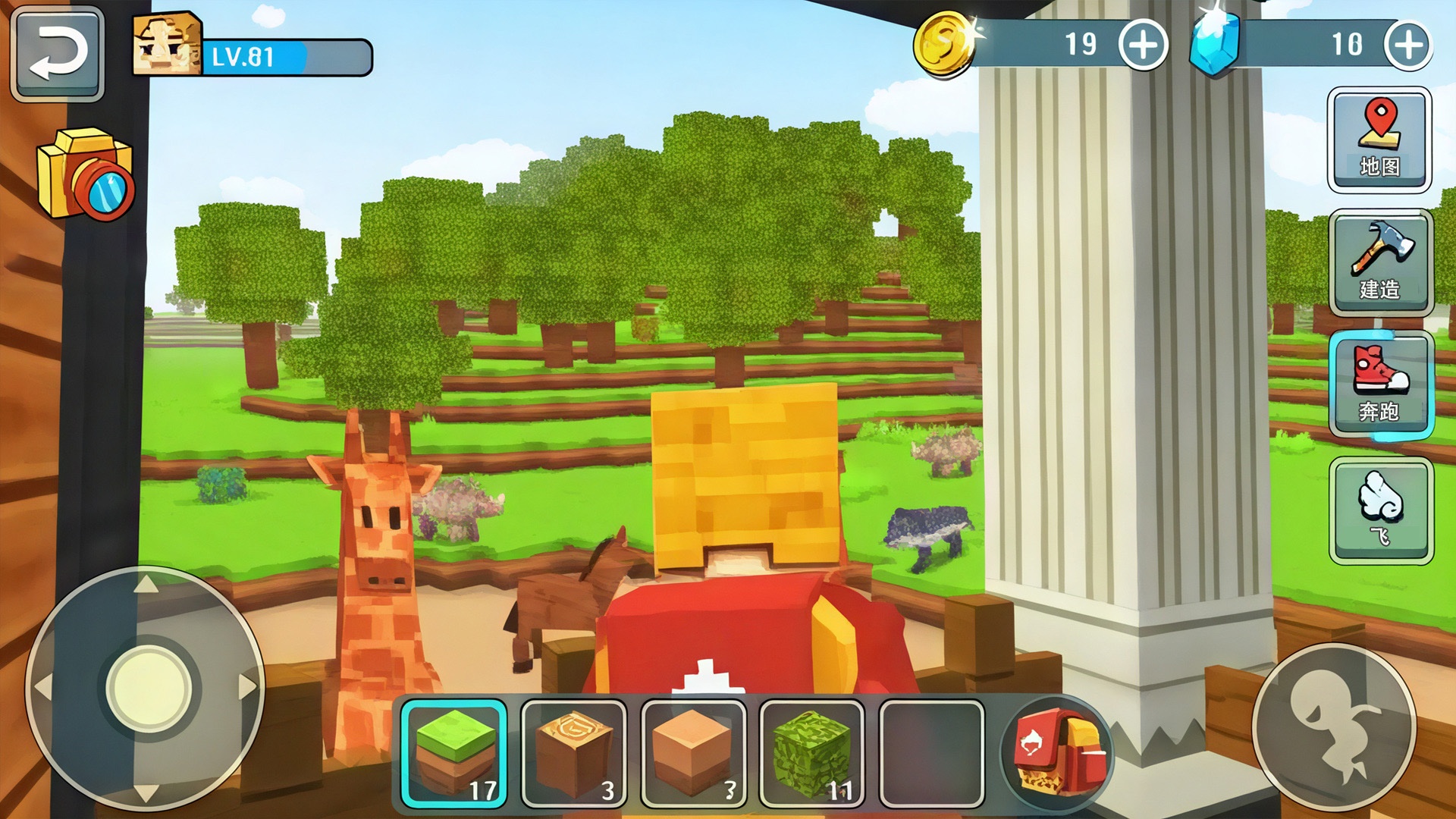Open the player avatar profile
This screenshot has height=819, width=1456.
point(167,45)
